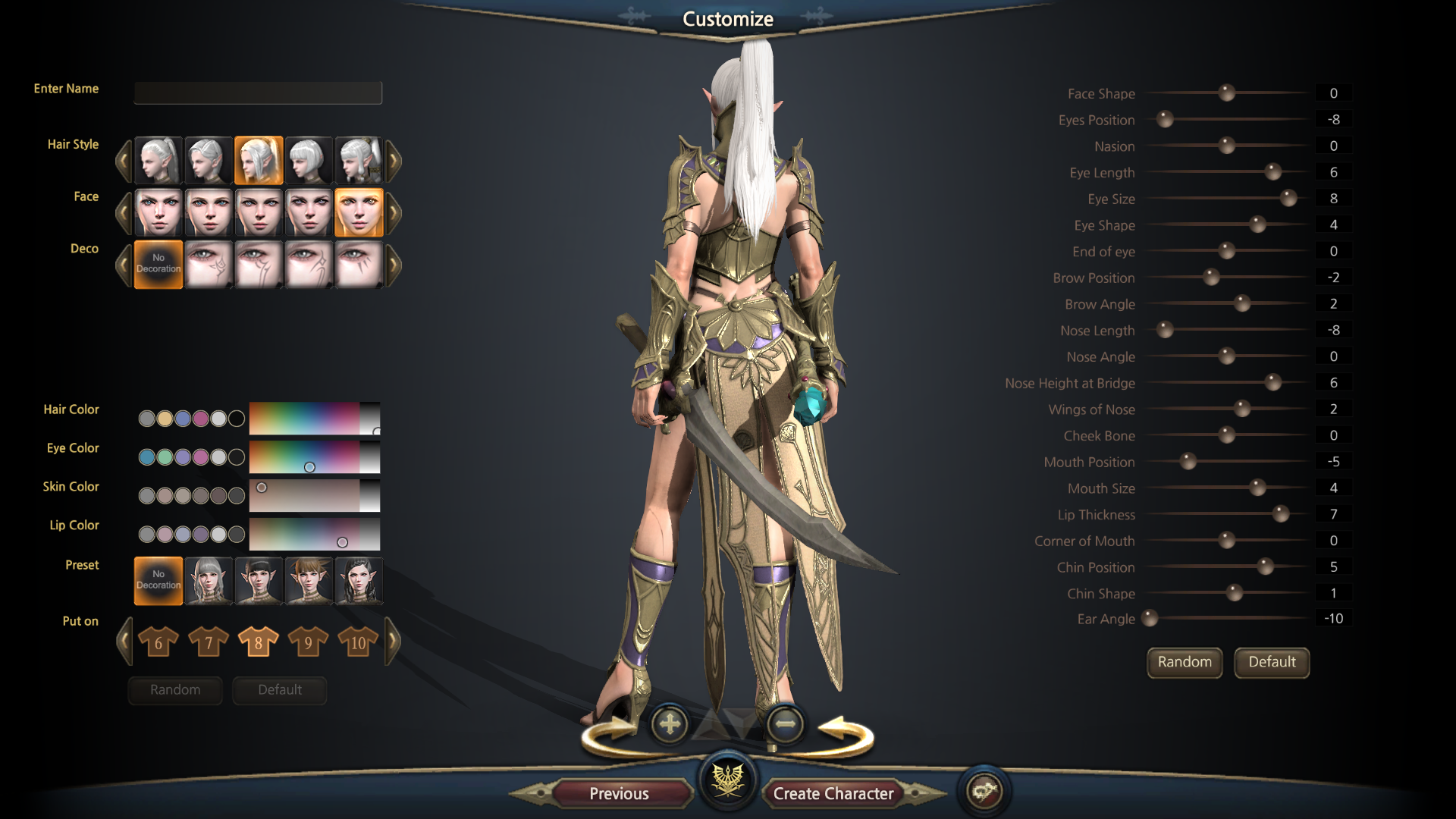
Task: Zoom in with the plus button
Action: (670, 724)
